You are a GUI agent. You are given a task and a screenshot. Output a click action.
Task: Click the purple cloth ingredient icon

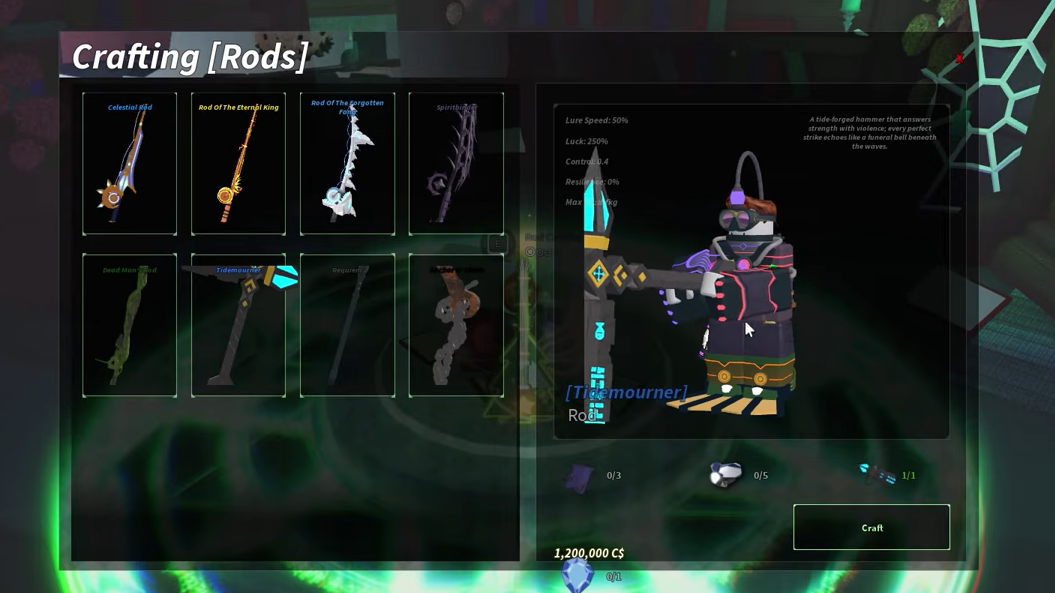coord(579,477)
